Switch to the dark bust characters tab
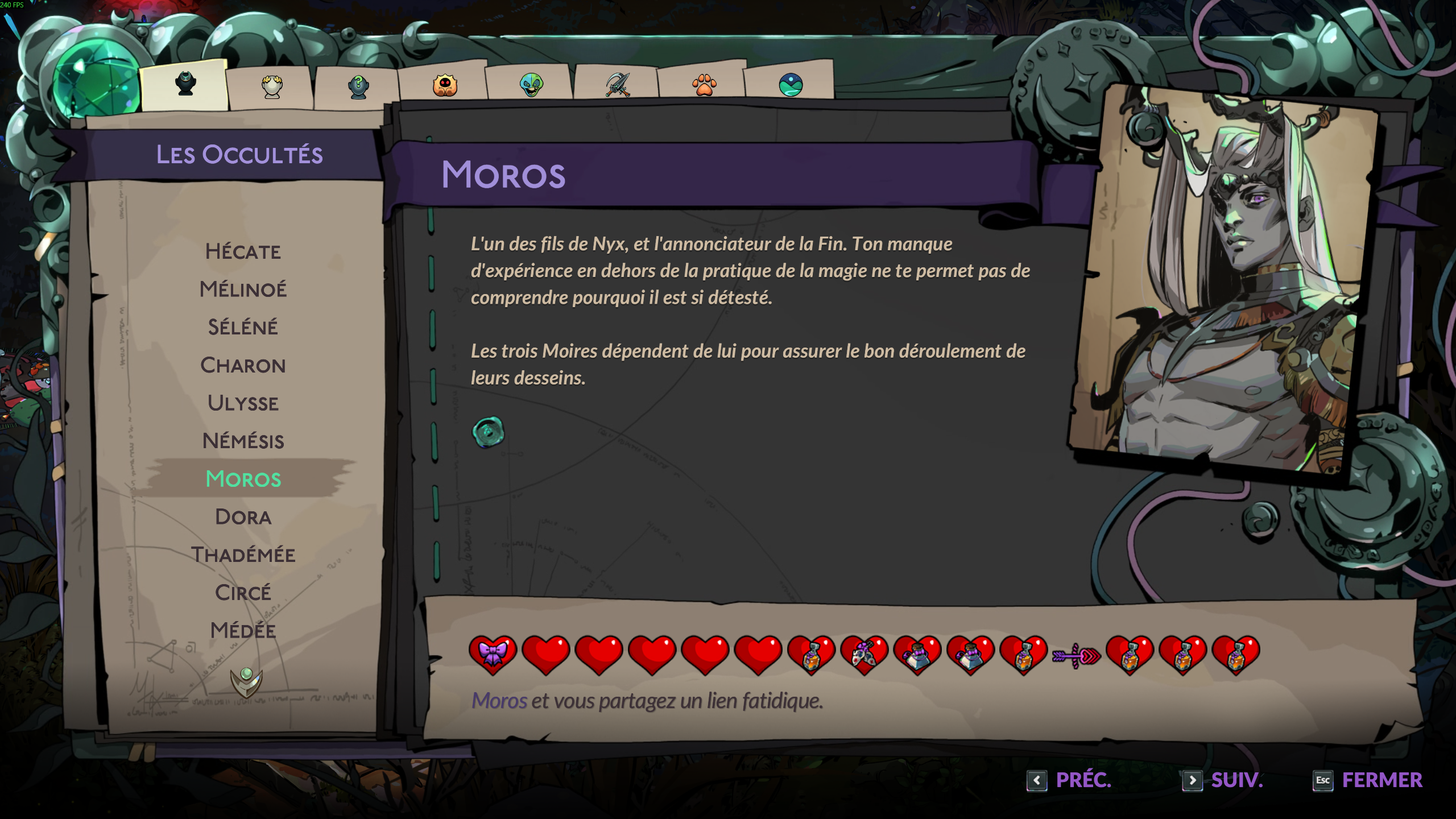This screenshot has width=1456, height=819. point(185,85)
